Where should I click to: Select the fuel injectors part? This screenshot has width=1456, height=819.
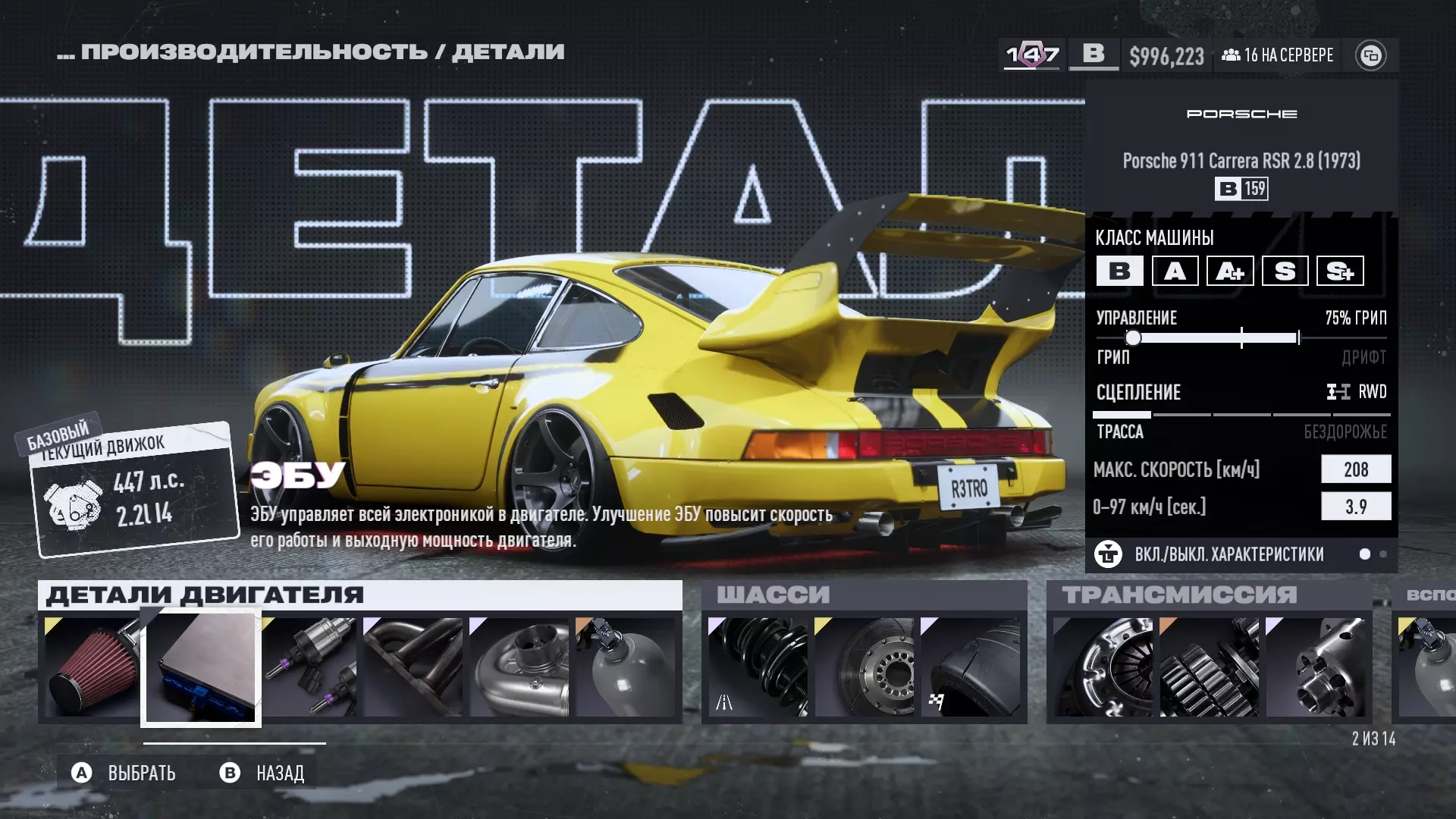point(311,667)
